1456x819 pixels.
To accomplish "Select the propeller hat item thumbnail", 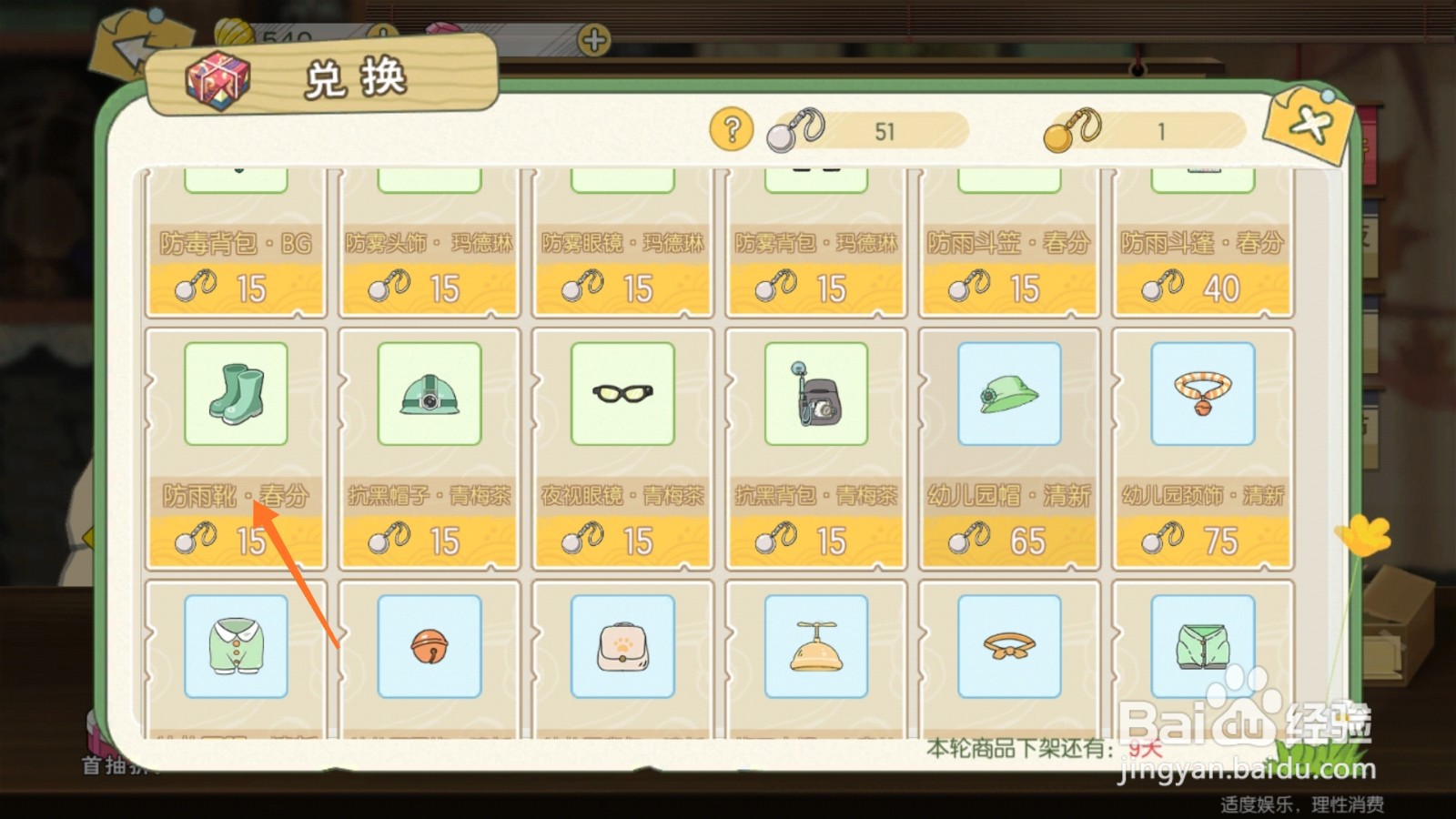I will 815,646.
